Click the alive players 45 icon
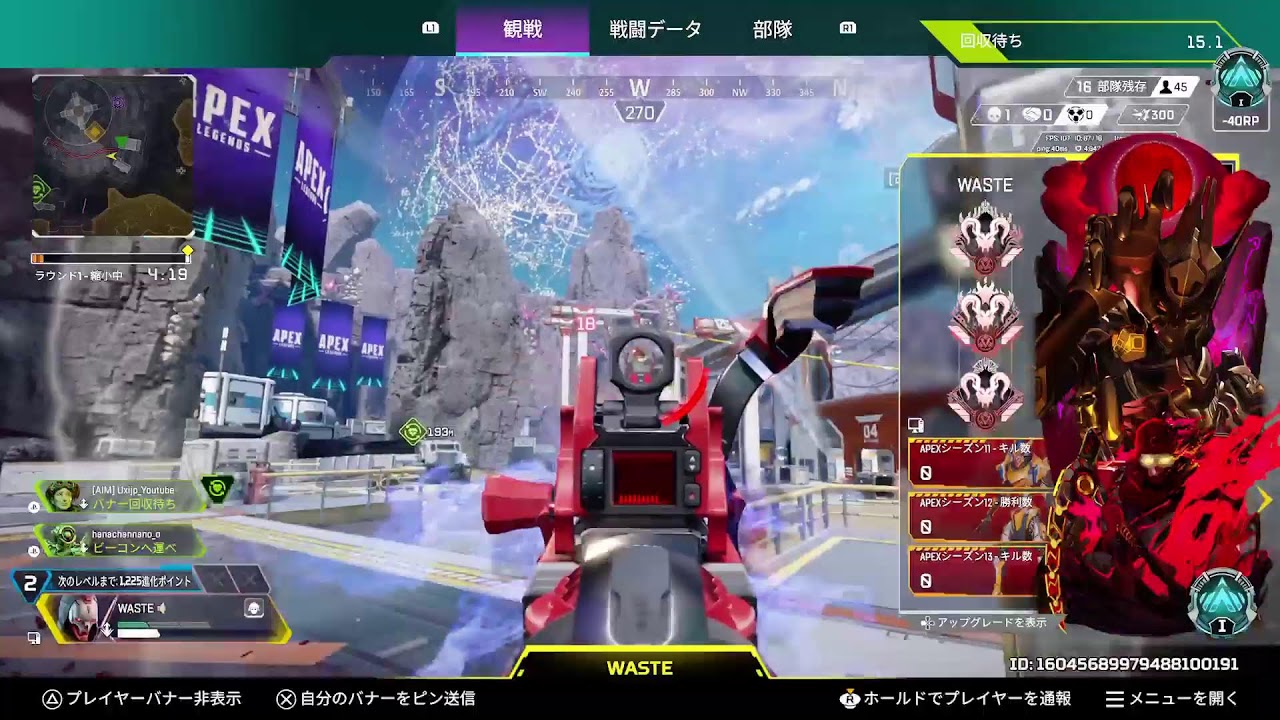The image size is (1280, 720). (x=1166, y=87)
